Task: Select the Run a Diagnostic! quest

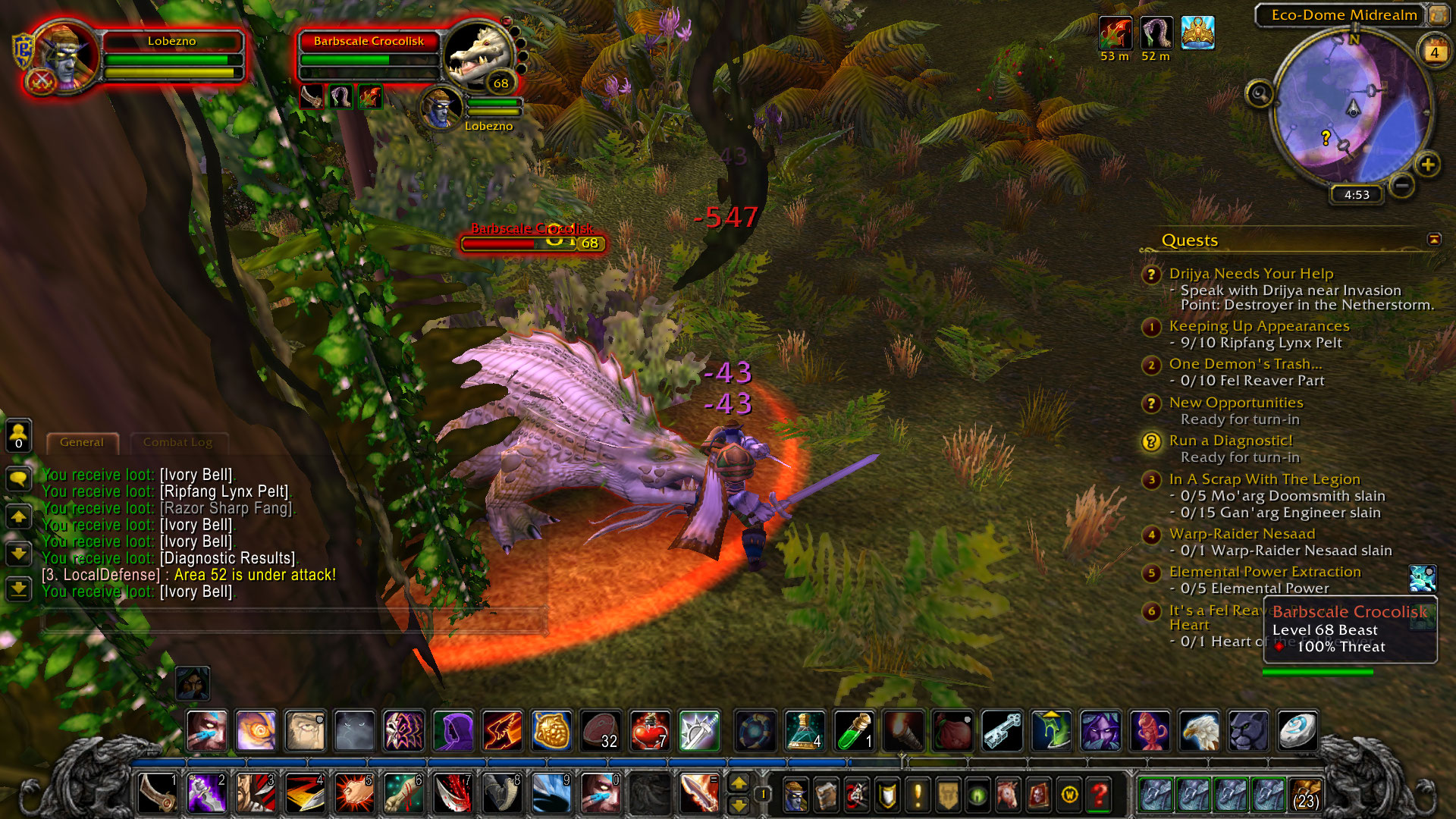Action: click(x=1230, y=441)
